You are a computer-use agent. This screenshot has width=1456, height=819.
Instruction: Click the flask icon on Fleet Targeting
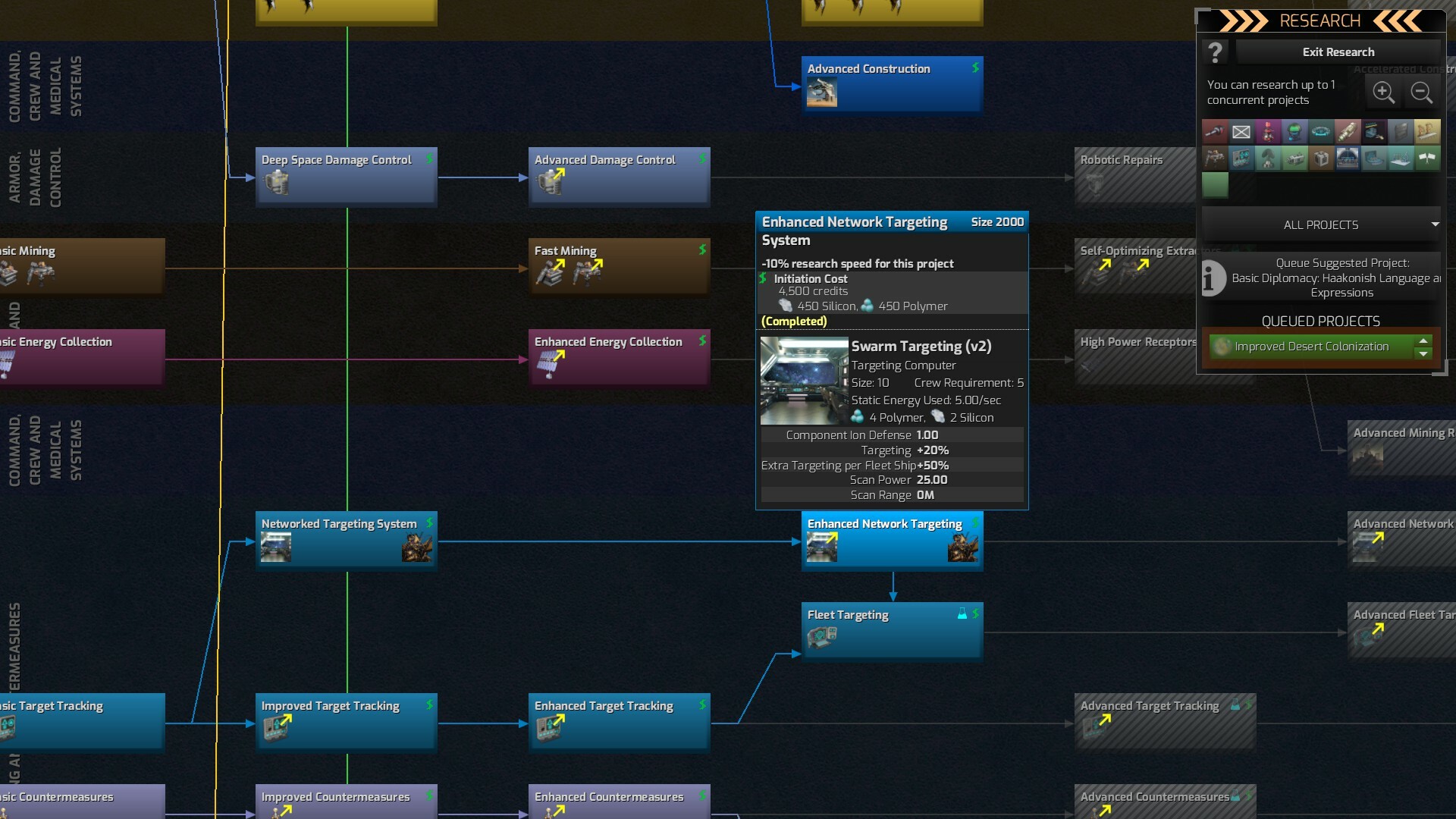tap(963, 615)
